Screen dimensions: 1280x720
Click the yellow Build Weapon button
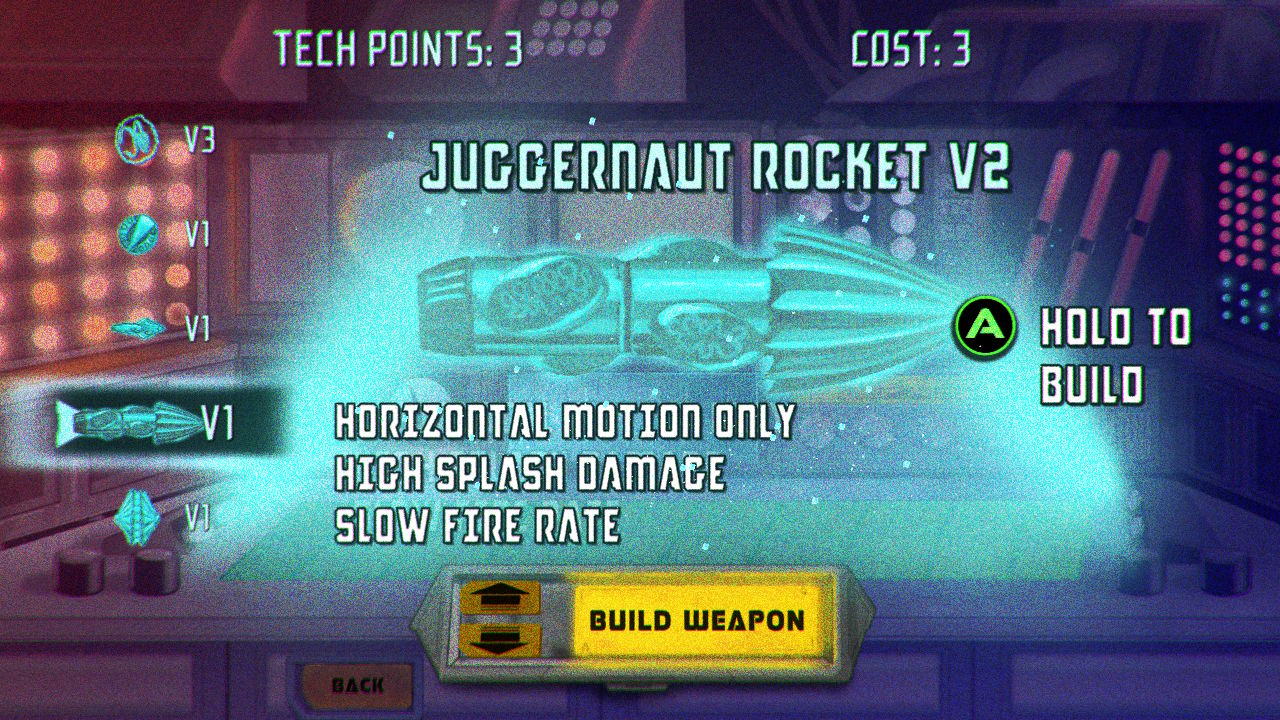(697, 620)
